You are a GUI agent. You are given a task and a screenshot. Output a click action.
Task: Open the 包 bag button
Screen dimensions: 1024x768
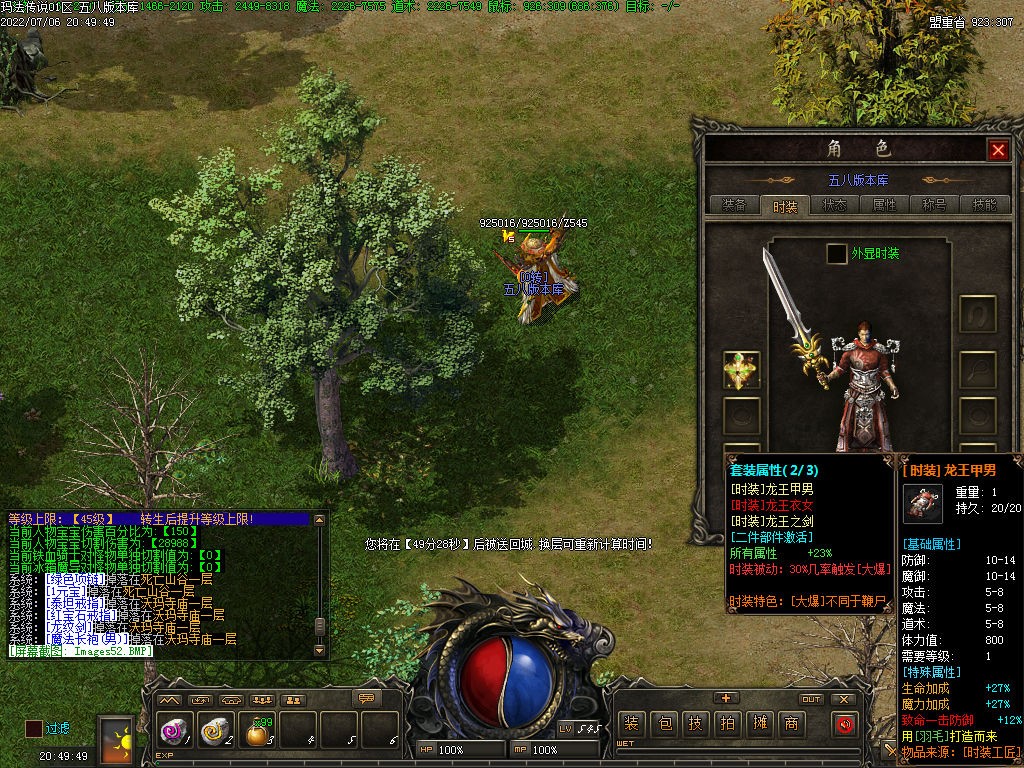[x=663, y=723]
